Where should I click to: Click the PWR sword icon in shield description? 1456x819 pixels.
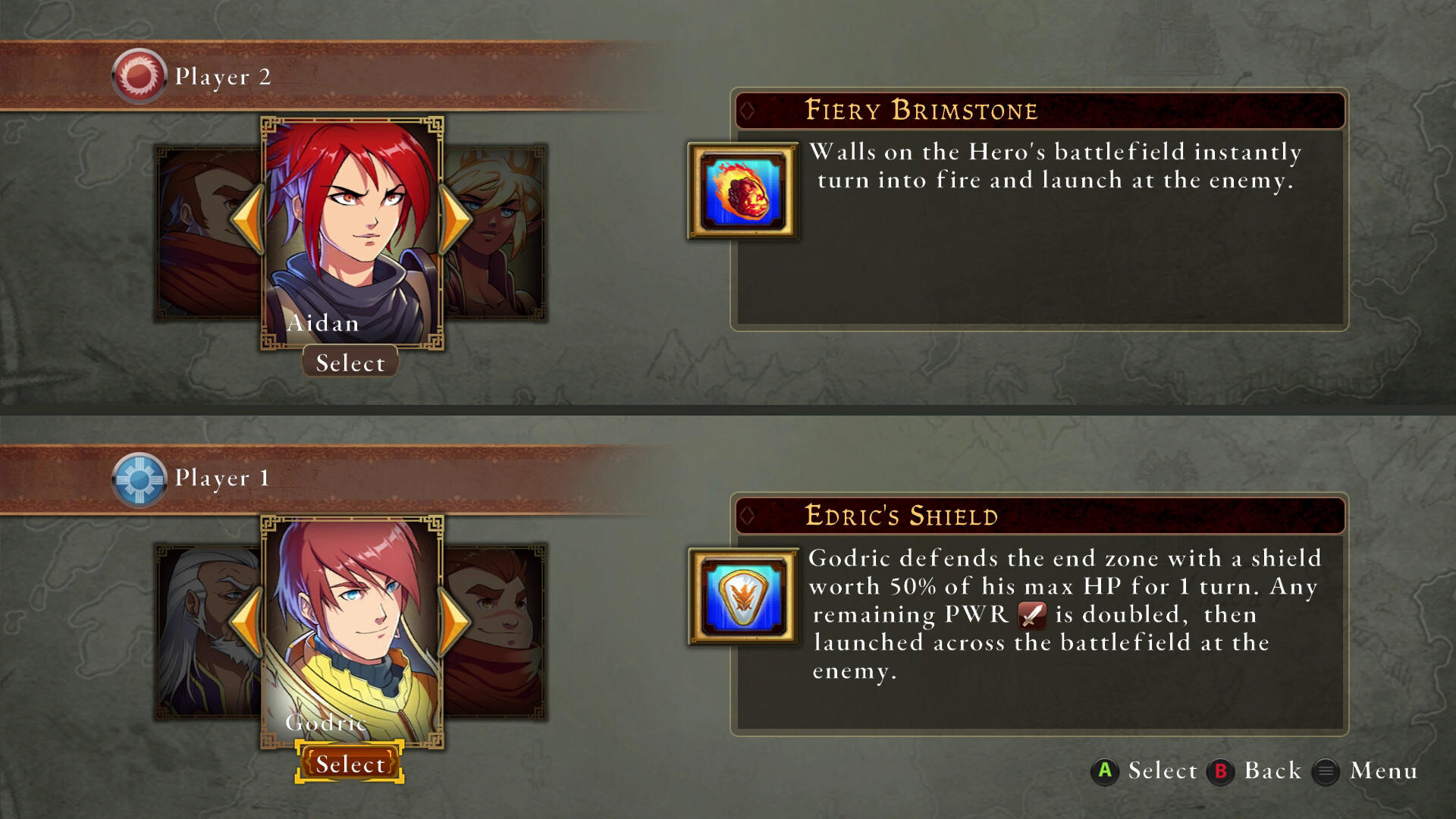[x=1033, y=614]
